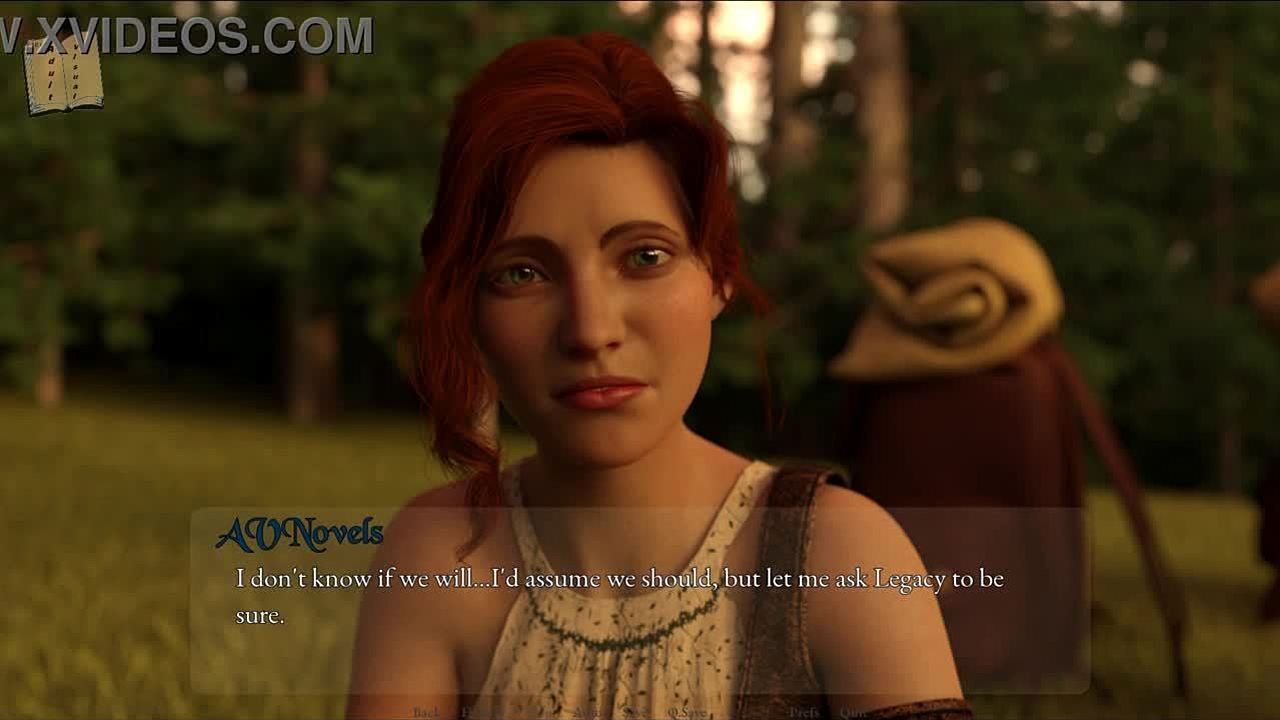
Task: Advance the dialogue by clicking the text box
Action: click(640, 600)
